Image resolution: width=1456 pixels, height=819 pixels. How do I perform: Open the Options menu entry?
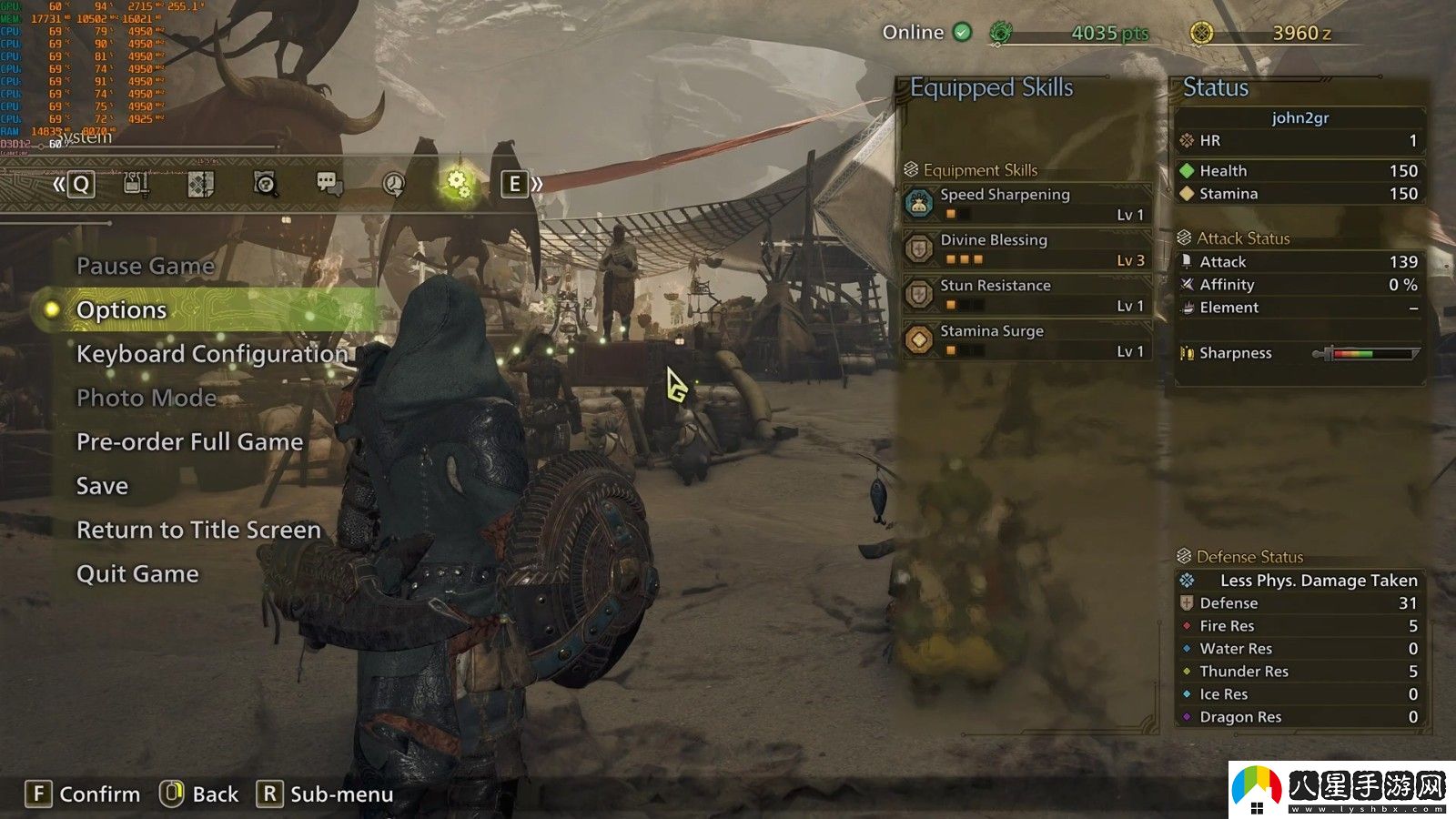point(122,310)
